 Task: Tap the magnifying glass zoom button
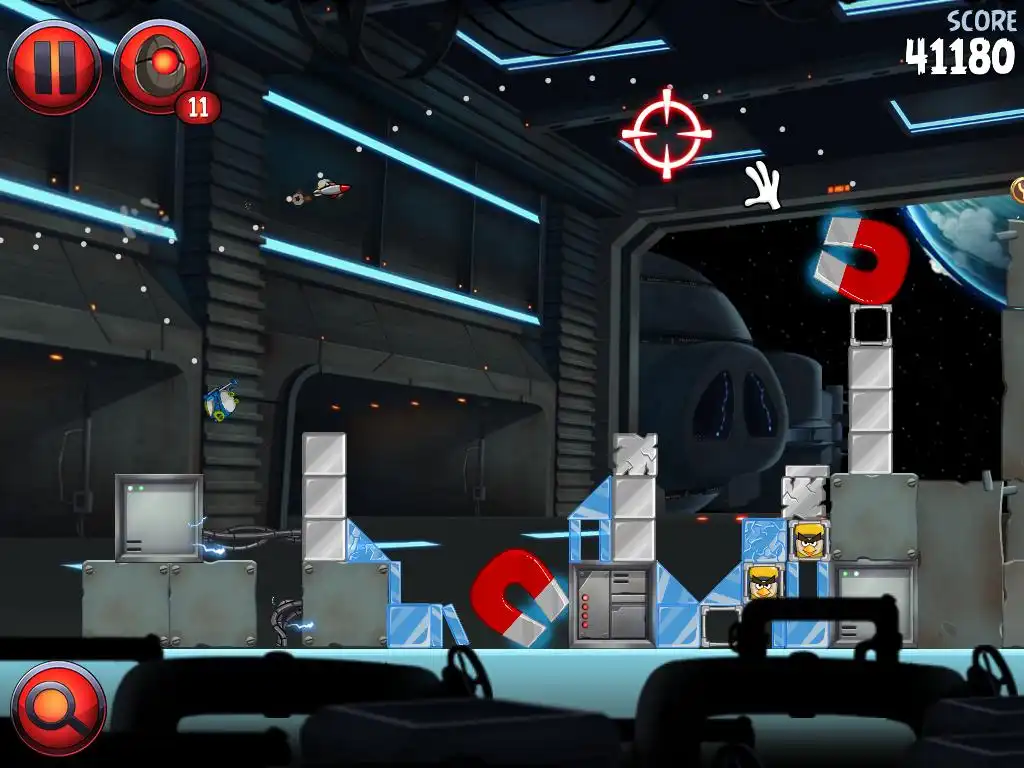coord(58,708)
